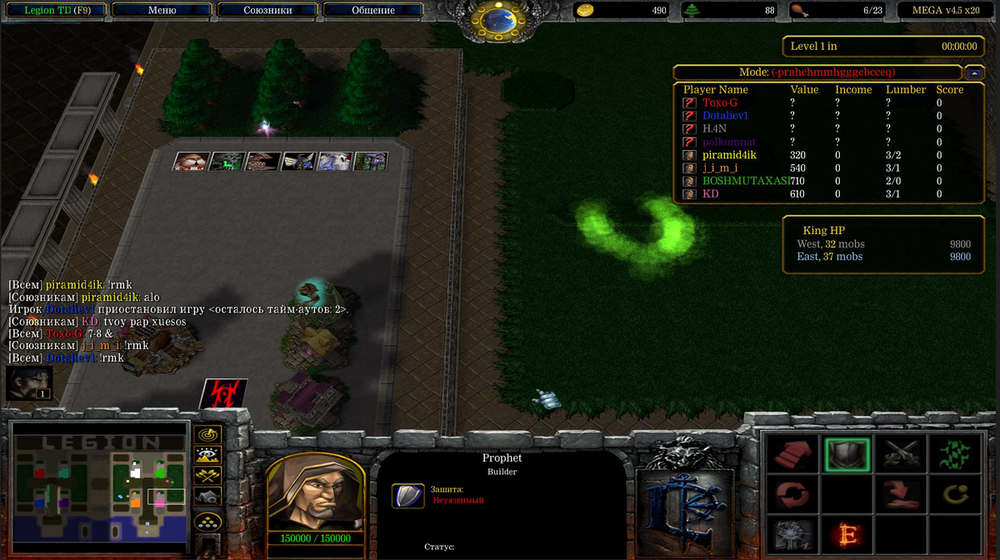Image resolution: width=1000 pixels, height=560 pixels.
Task: Click the red circular arrows command
Action: [790, 494]
